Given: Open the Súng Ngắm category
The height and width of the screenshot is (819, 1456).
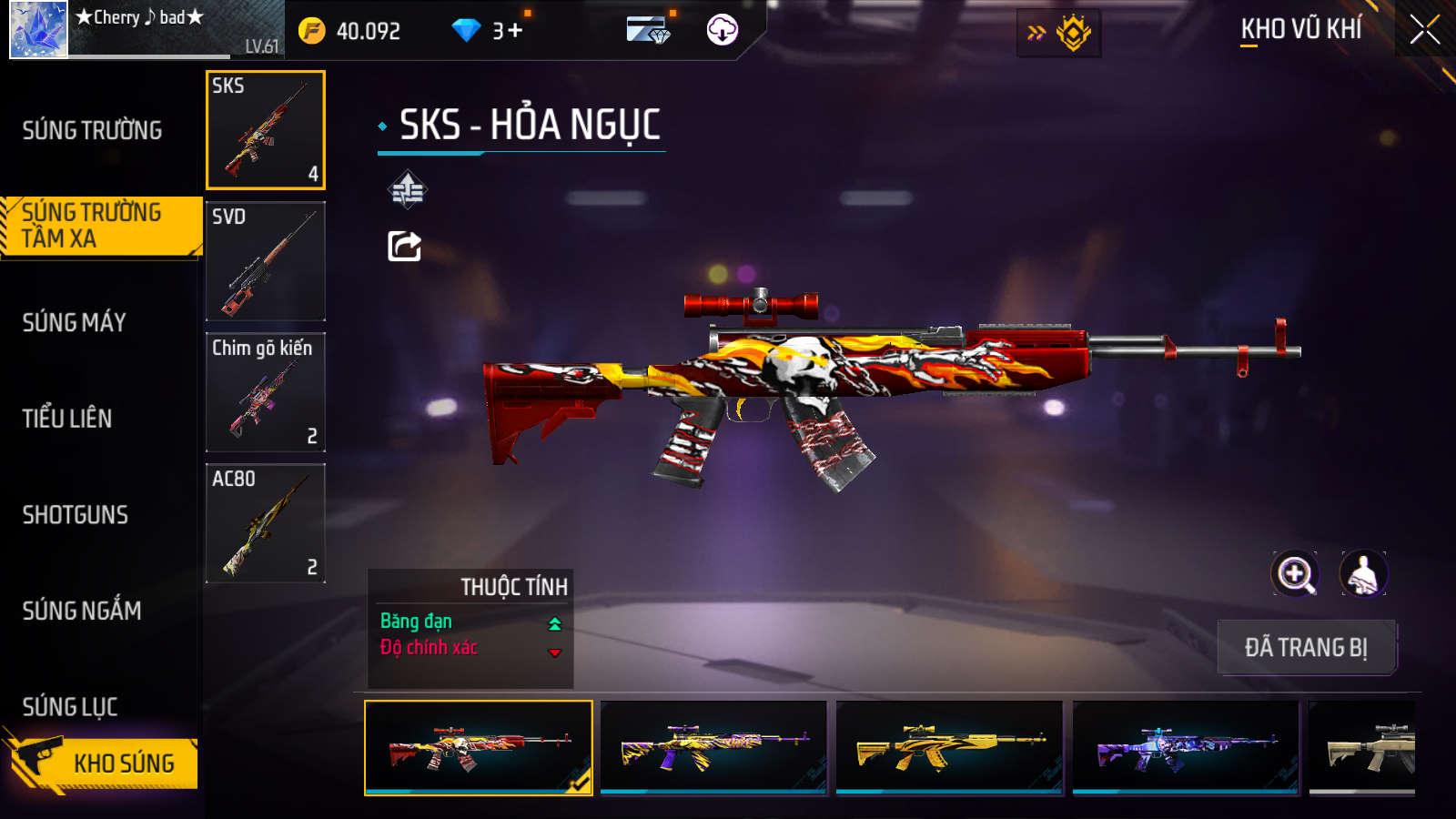Looking at the screenshot, I should (82, 611).
